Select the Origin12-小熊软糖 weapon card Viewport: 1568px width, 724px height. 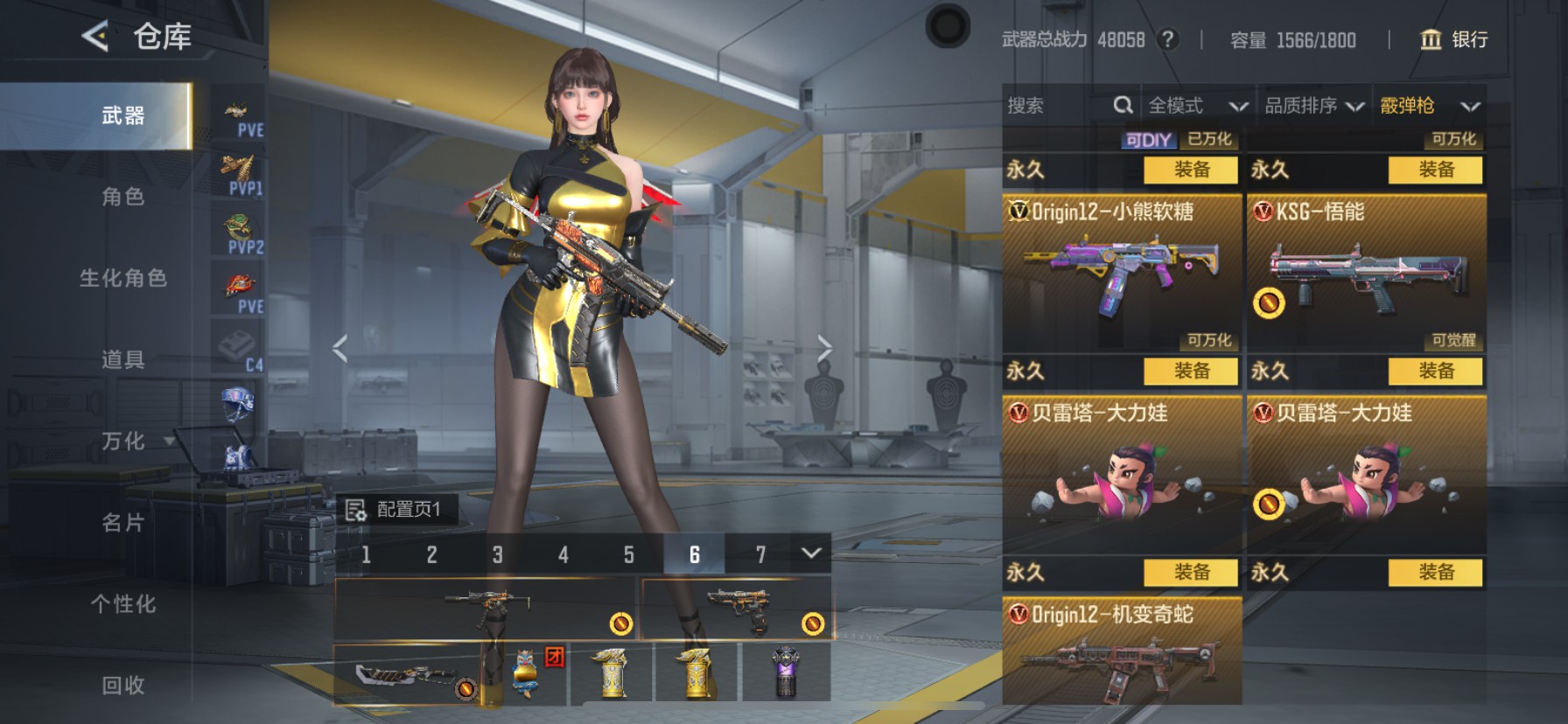pyautogui.click(x=1122, y=273)
